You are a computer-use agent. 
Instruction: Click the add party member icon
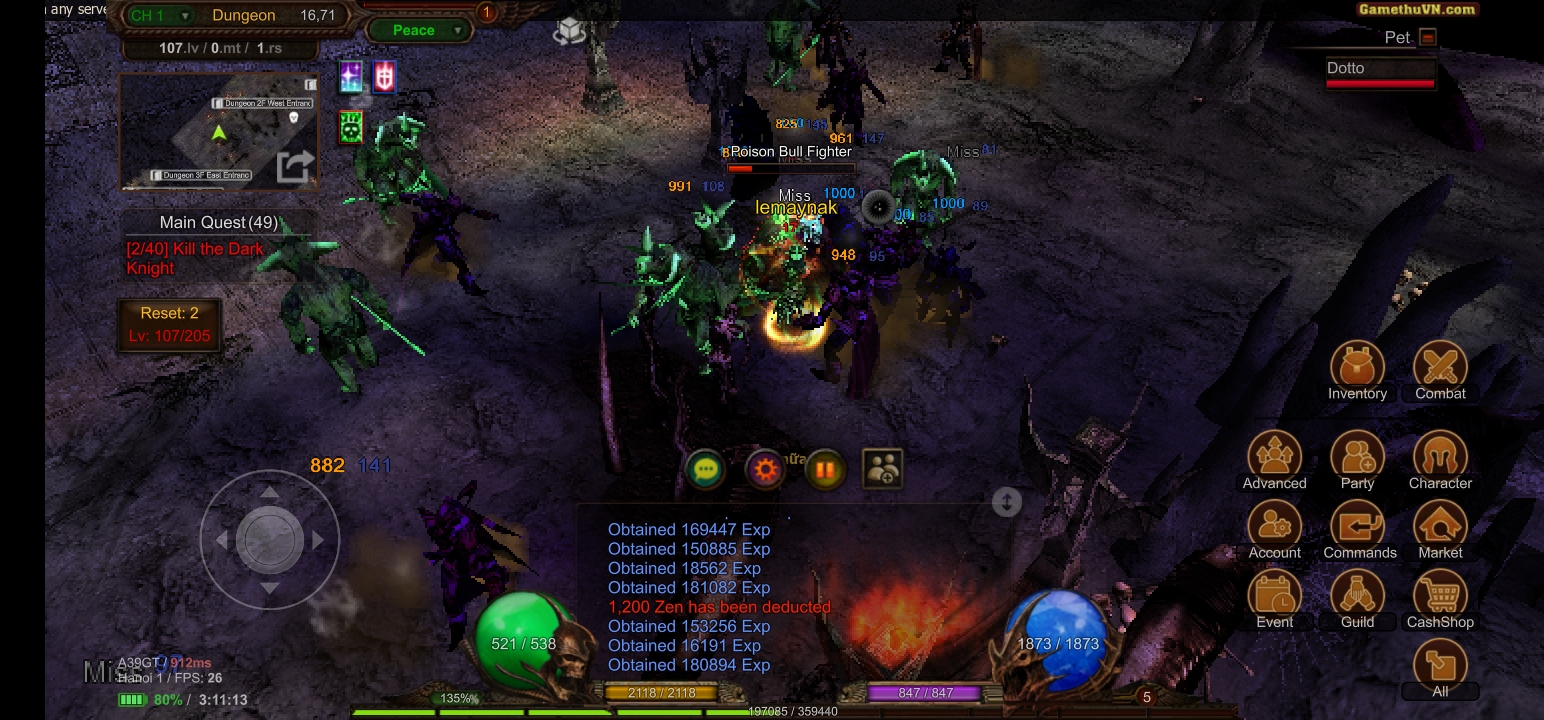883,469
